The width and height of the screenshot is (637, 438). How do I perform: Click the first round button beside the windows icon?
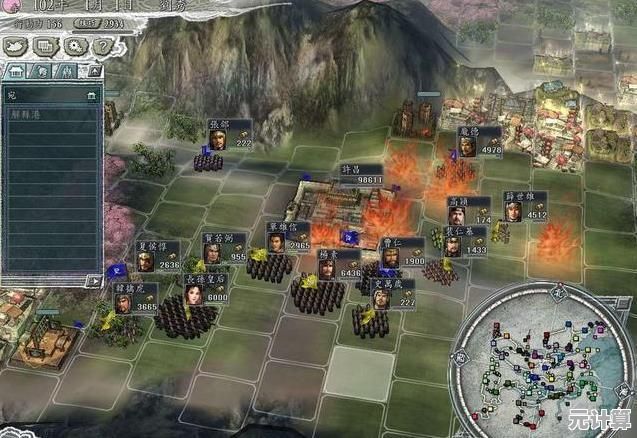pos(15,46)
